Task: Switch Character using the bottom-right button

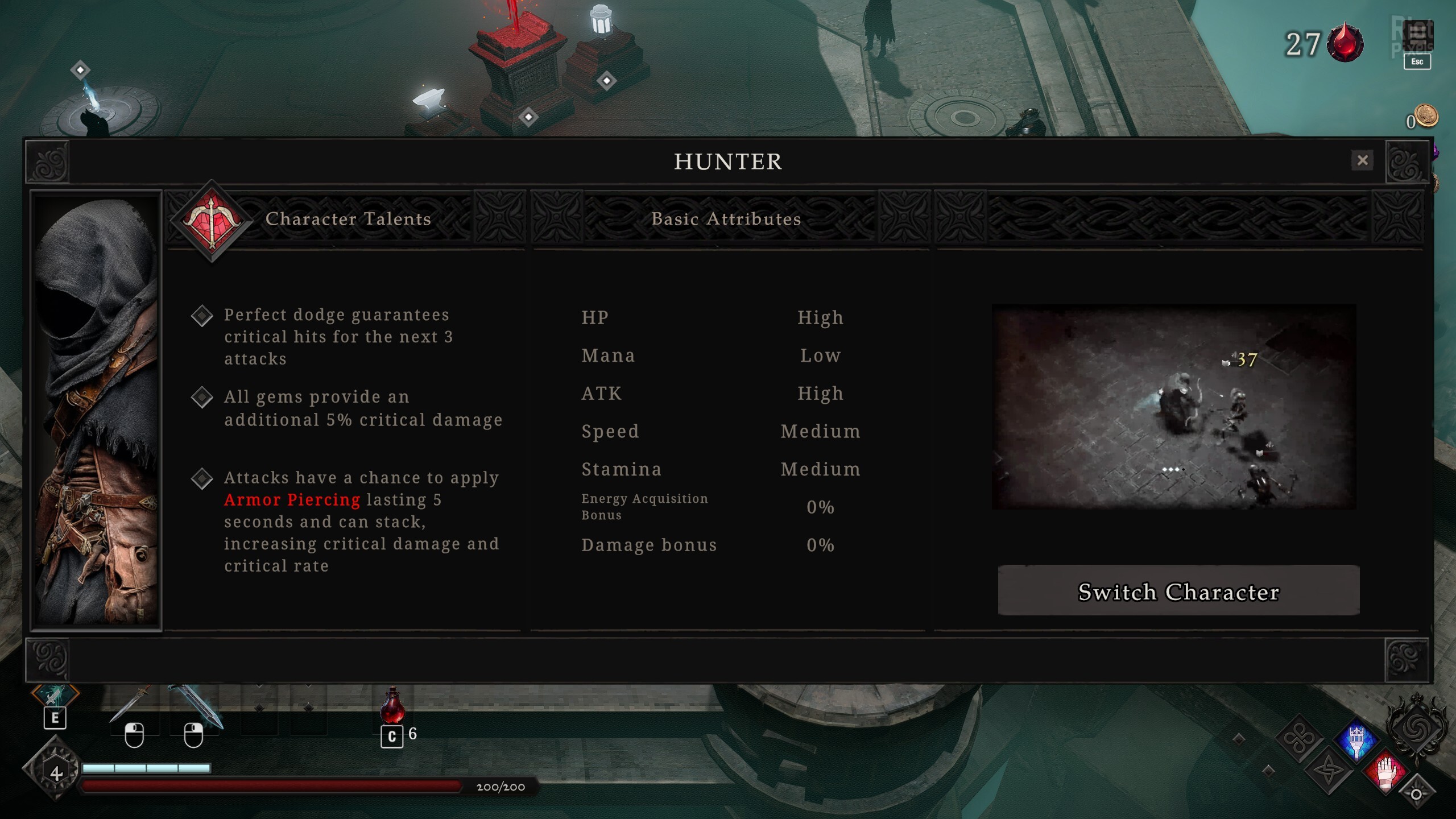Action: point(1178,591)
